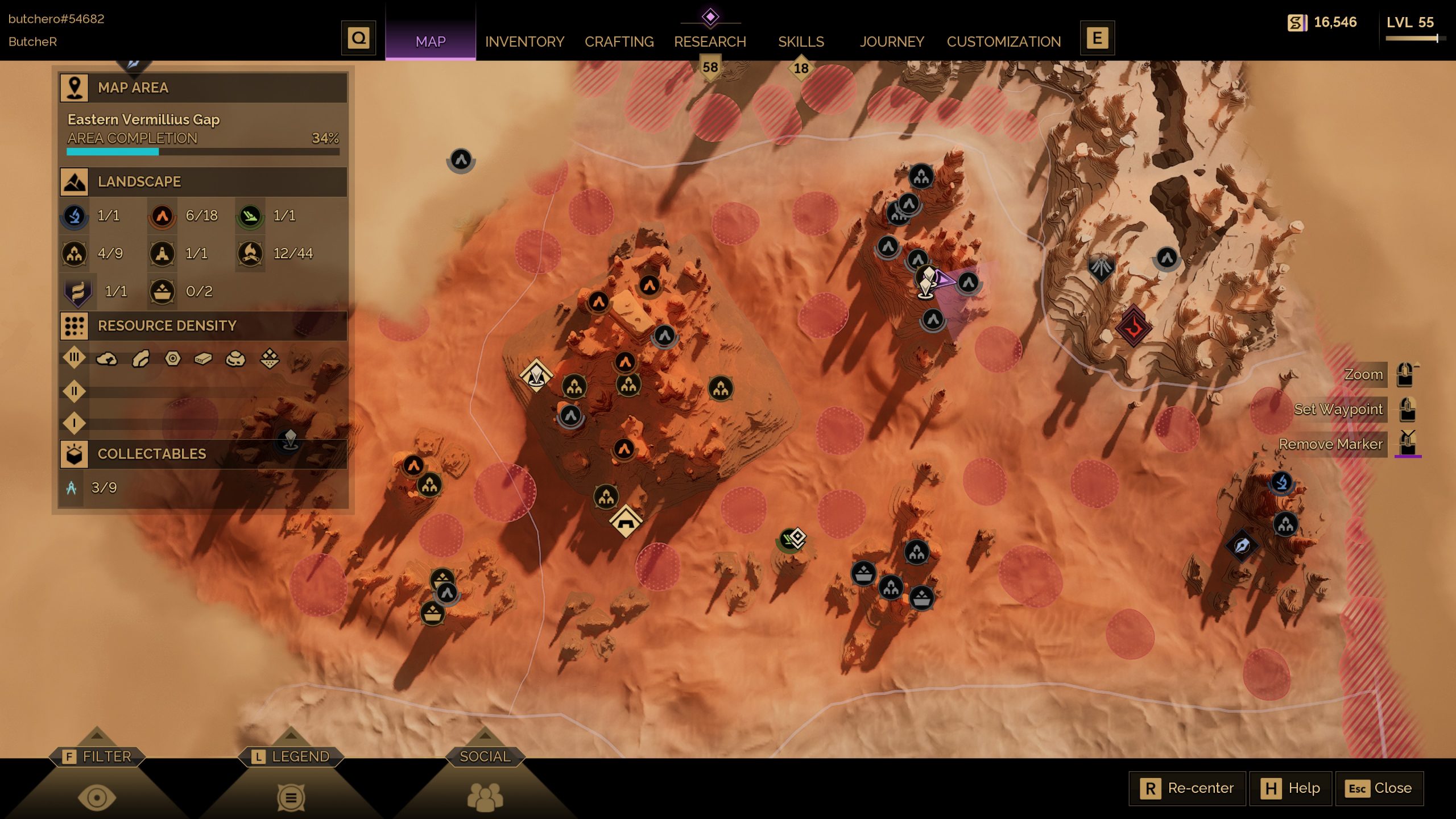This screenshot has height=819, width=1456.
Task: Open the map Filter panel
Action: point(97,757)
